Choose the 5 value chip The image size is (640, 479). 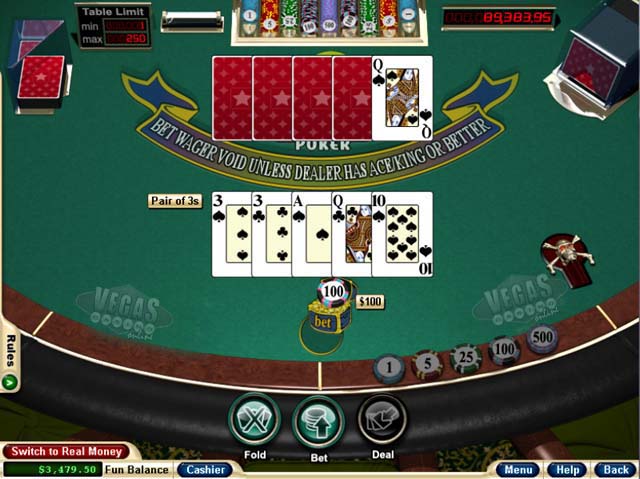point(427,363)
